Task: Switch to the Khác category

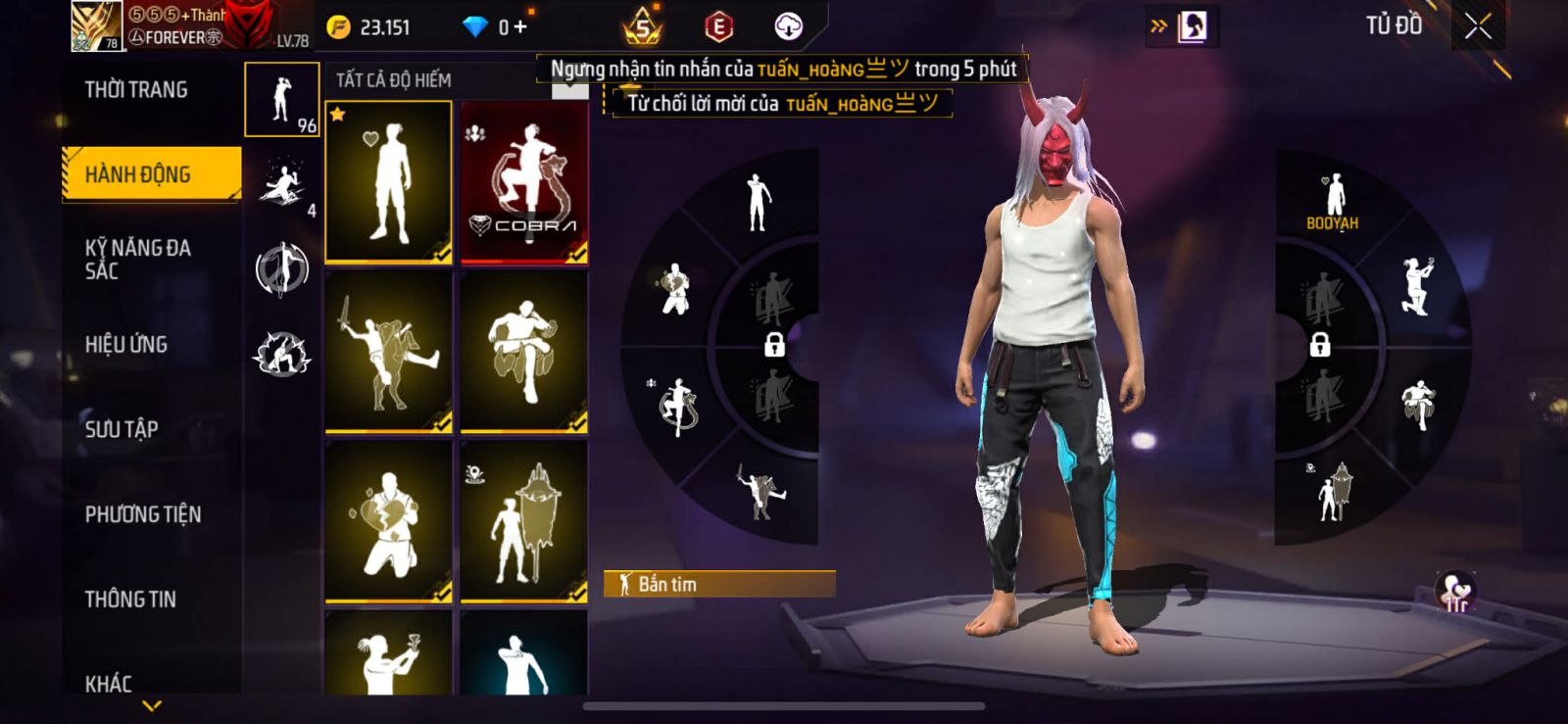Action: click(109, 683)
